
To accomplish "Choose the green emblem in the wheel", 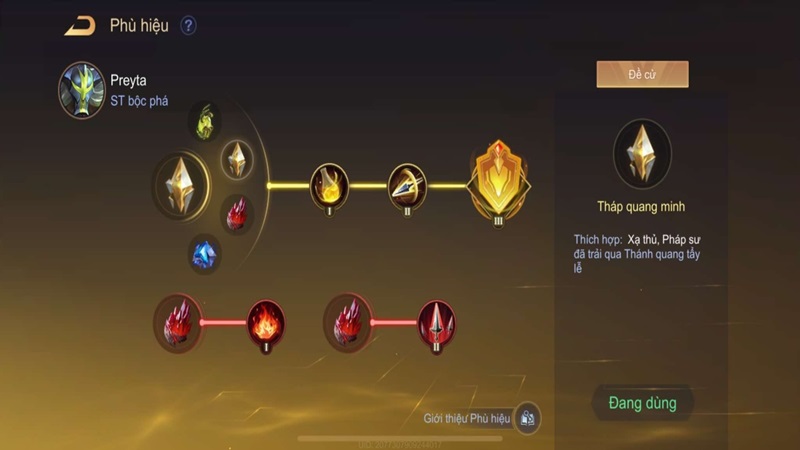I will point(207,121).
